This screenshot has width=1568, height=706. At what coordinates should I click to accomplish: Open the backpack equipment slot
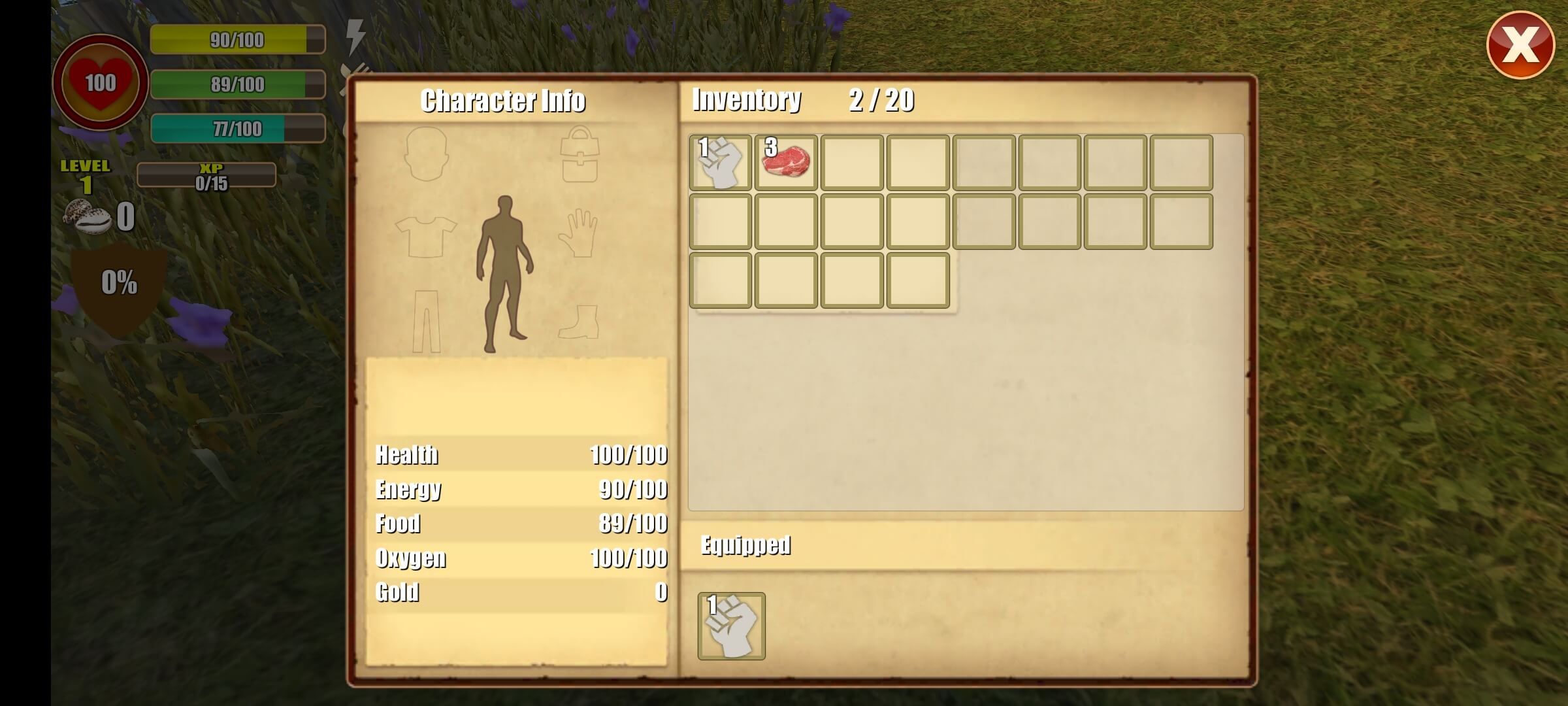(579, 155)
